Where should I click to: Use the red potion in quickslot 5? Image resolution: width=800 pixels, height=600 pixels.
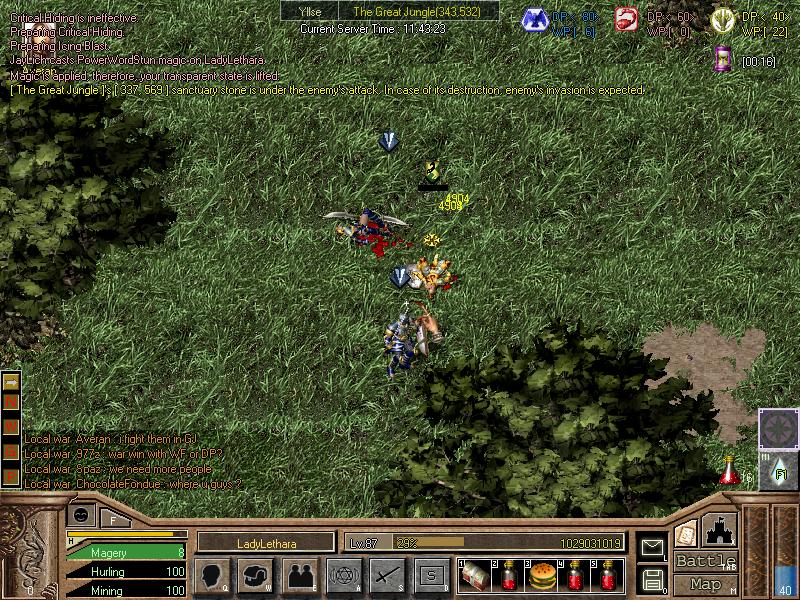(607, 576)
